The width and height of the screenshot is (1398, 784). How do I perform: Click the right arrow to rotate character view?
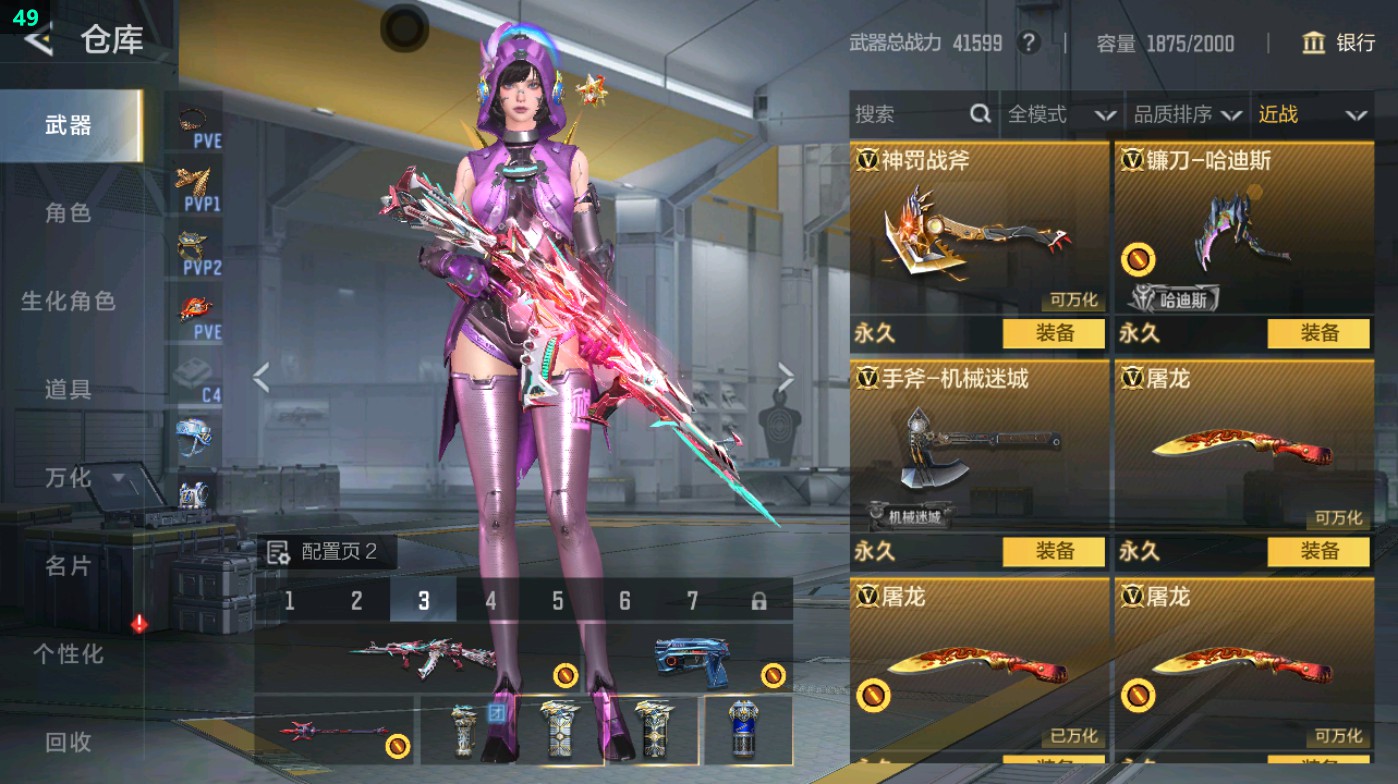coord(786,374)
